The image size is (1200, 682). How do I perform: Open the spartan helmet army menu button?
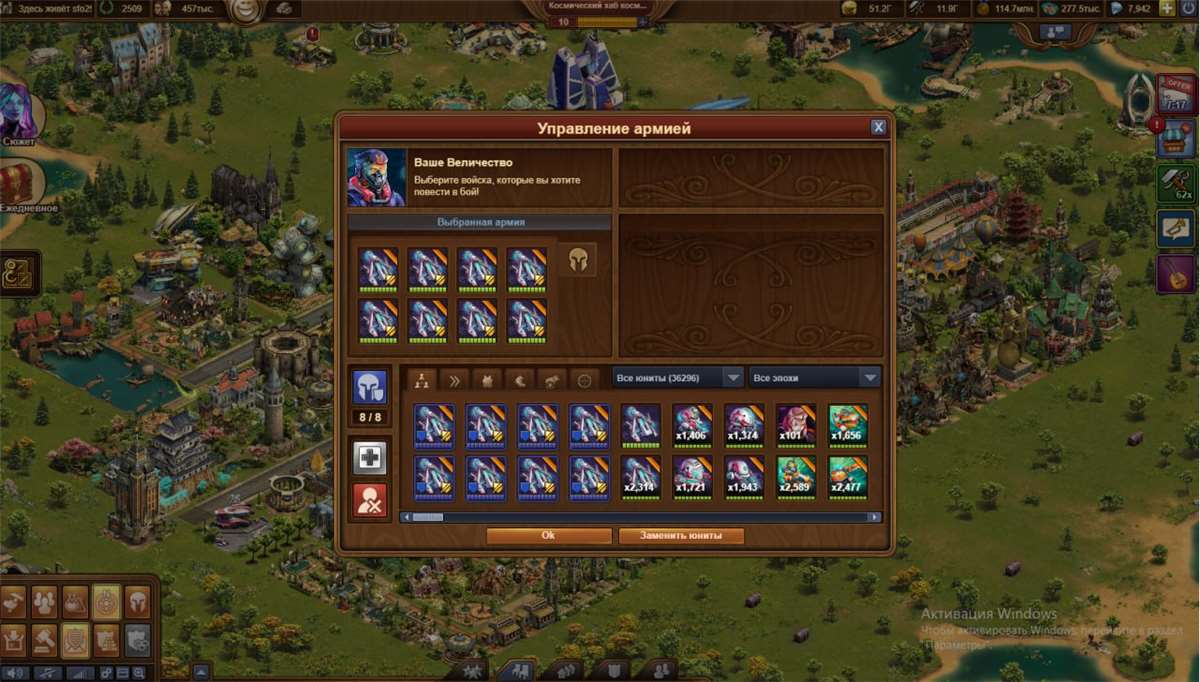(x=137, y=602)
